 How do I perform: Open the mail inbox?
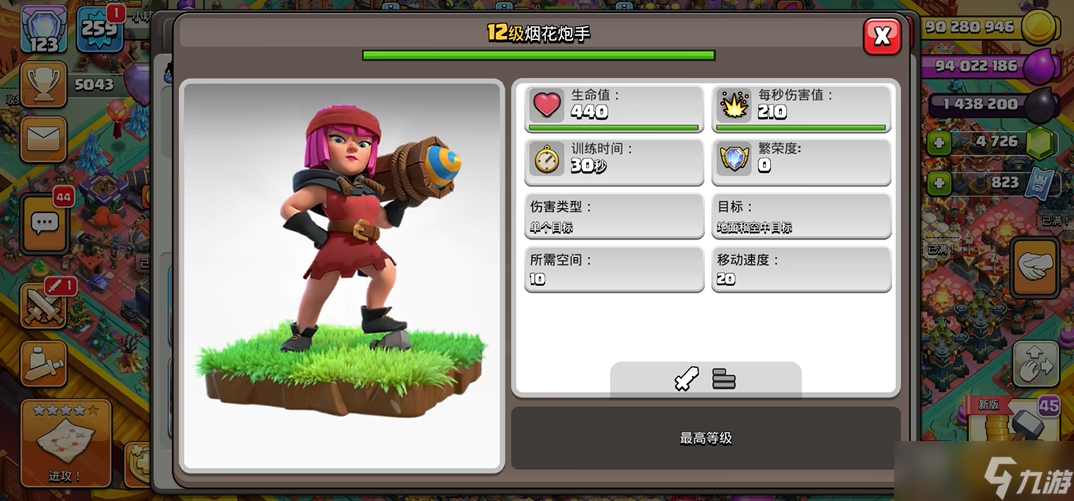pyautogui.click(x=43, y=138)
